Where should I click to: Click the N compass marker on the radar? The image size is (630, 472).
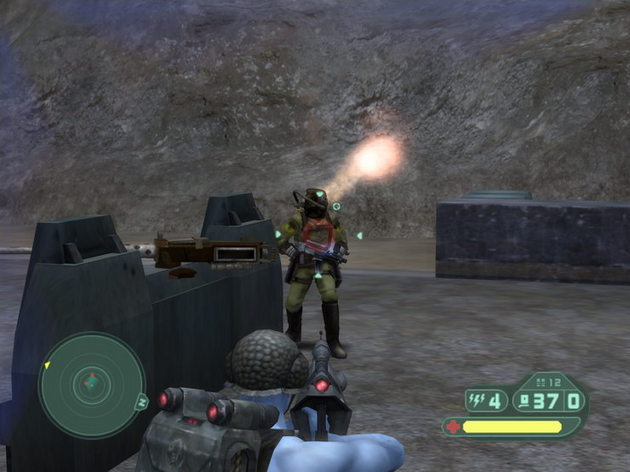[142, 401]
